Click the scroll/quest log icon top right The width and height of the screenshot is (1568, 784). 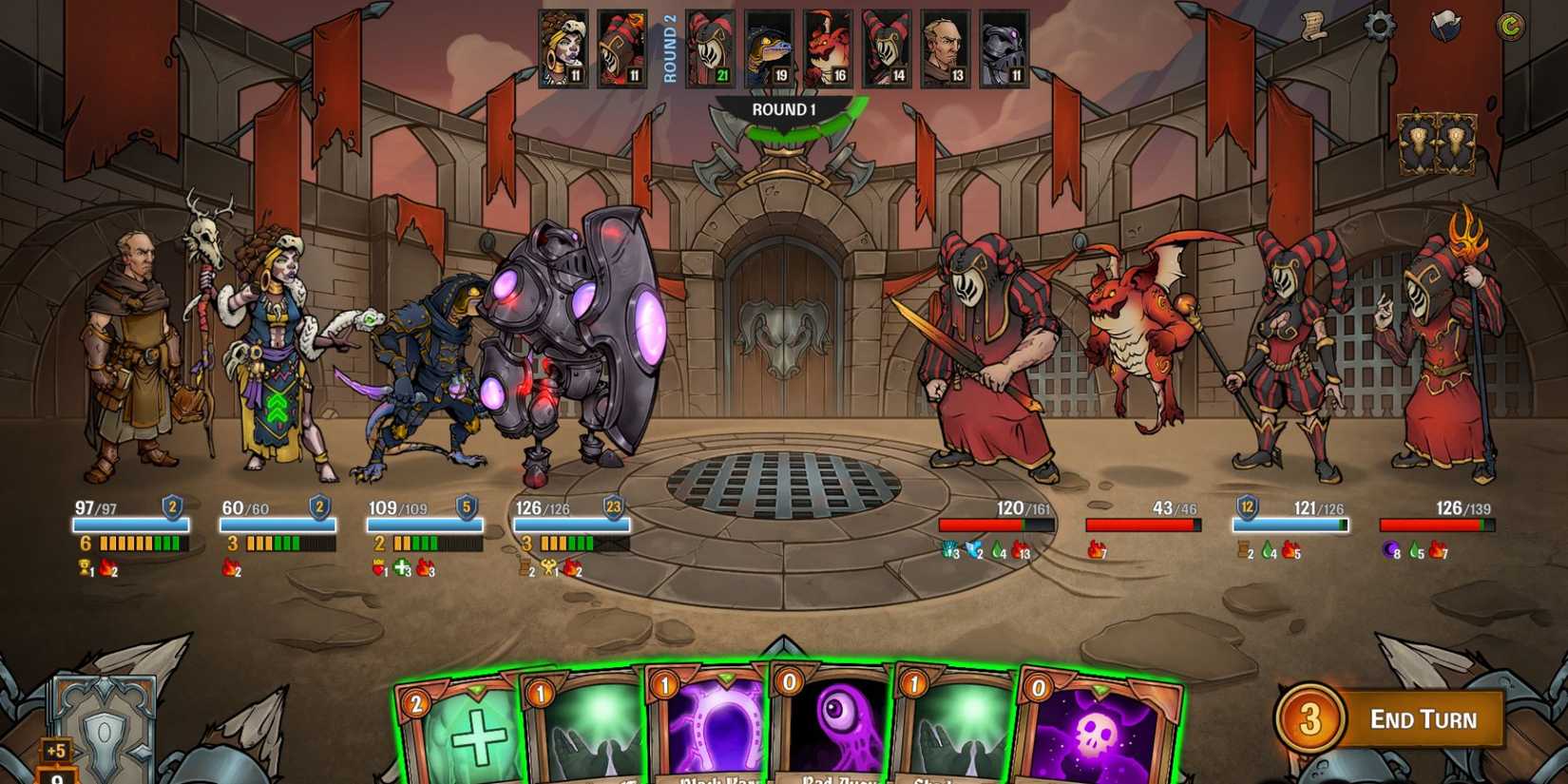coord(1315,28)
